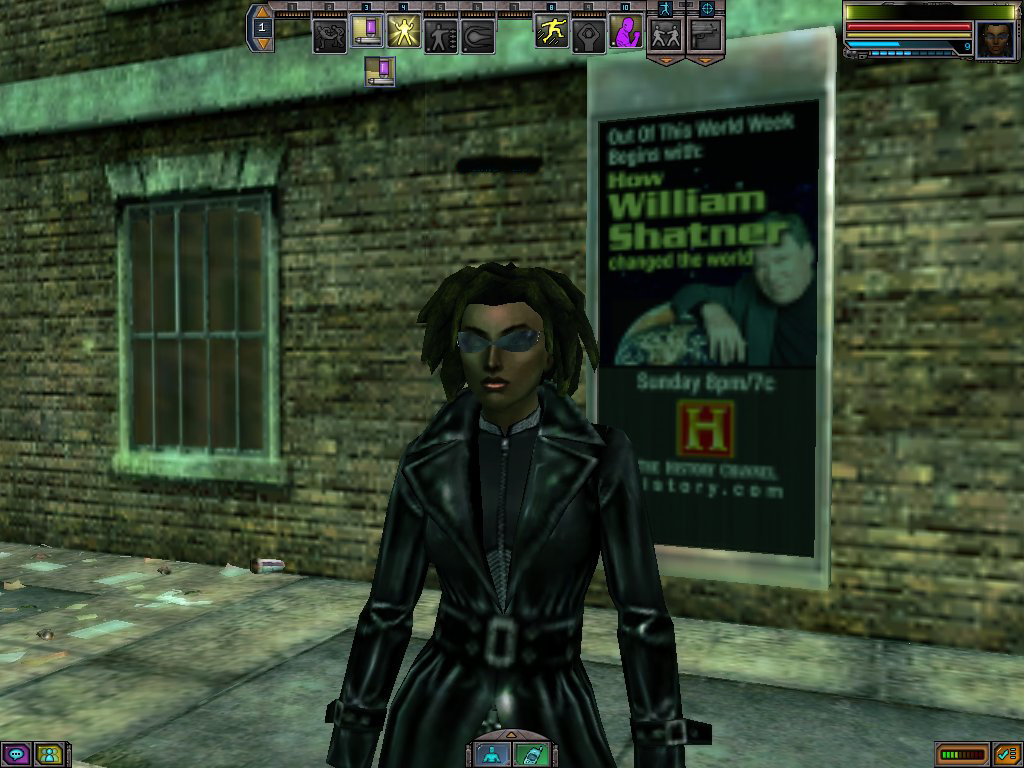
Task: Expand the dropdown arrow under the pistol stance
Action: click(x=704, y=60)
